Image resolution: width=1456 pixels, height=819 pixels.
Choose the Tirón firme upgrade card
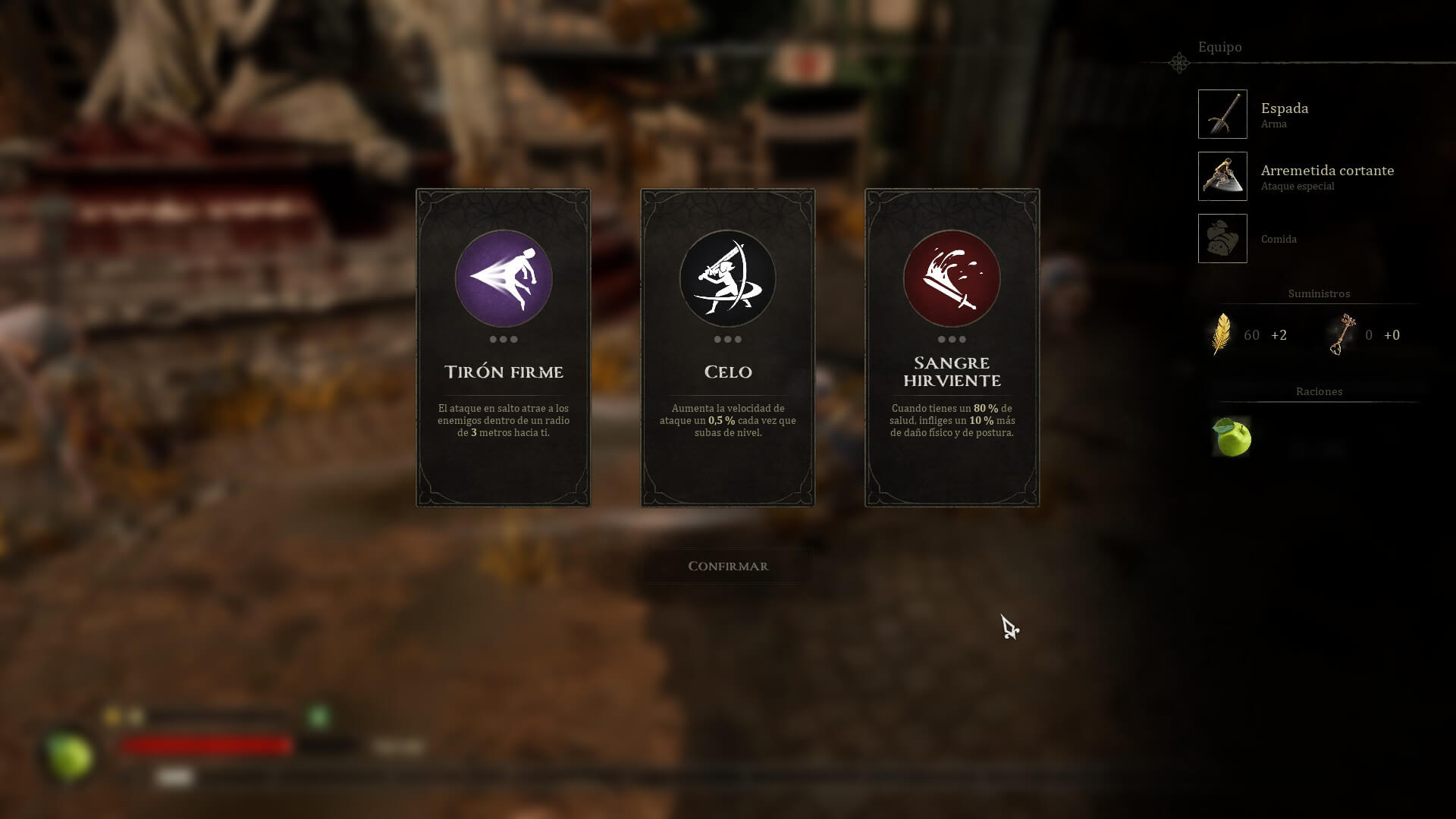click(503, 347)
